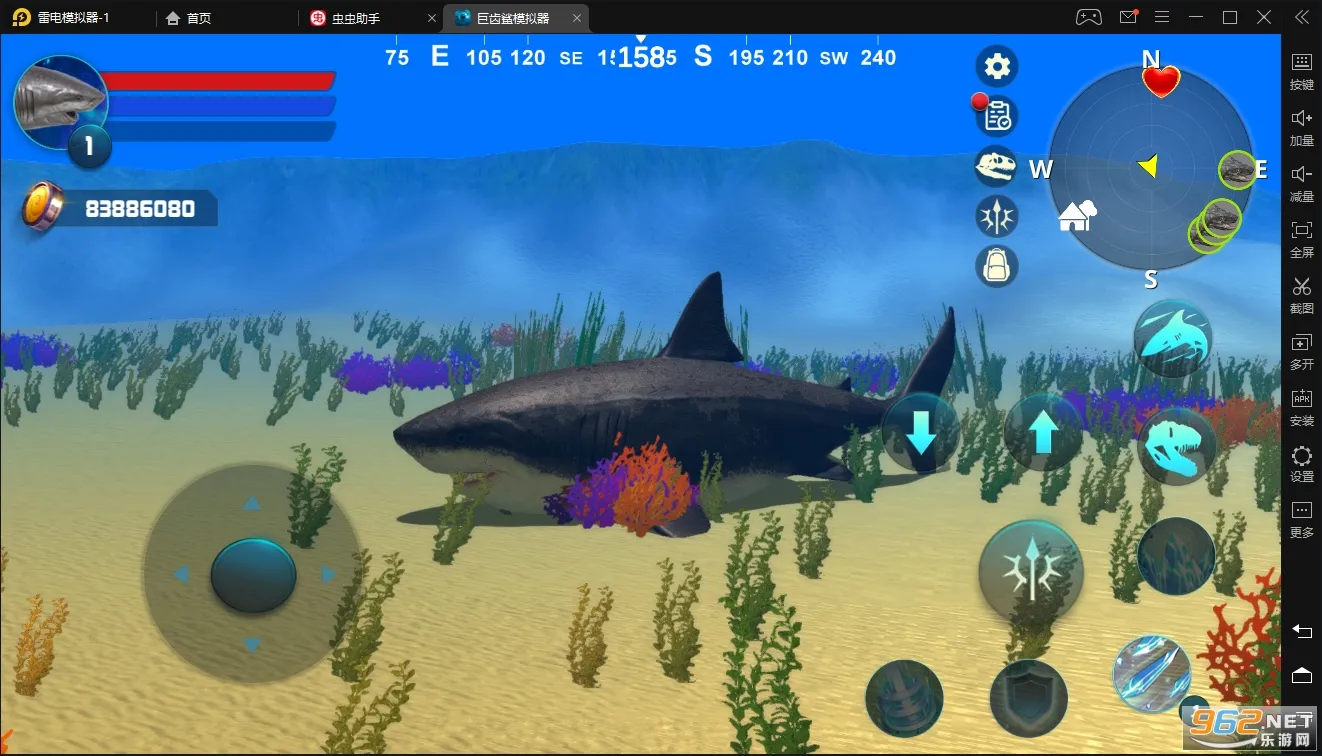This screenshot has height=756, width=1322.
Task: Expand 更多 in the emulator sidebar
Action: (1301, 520)
